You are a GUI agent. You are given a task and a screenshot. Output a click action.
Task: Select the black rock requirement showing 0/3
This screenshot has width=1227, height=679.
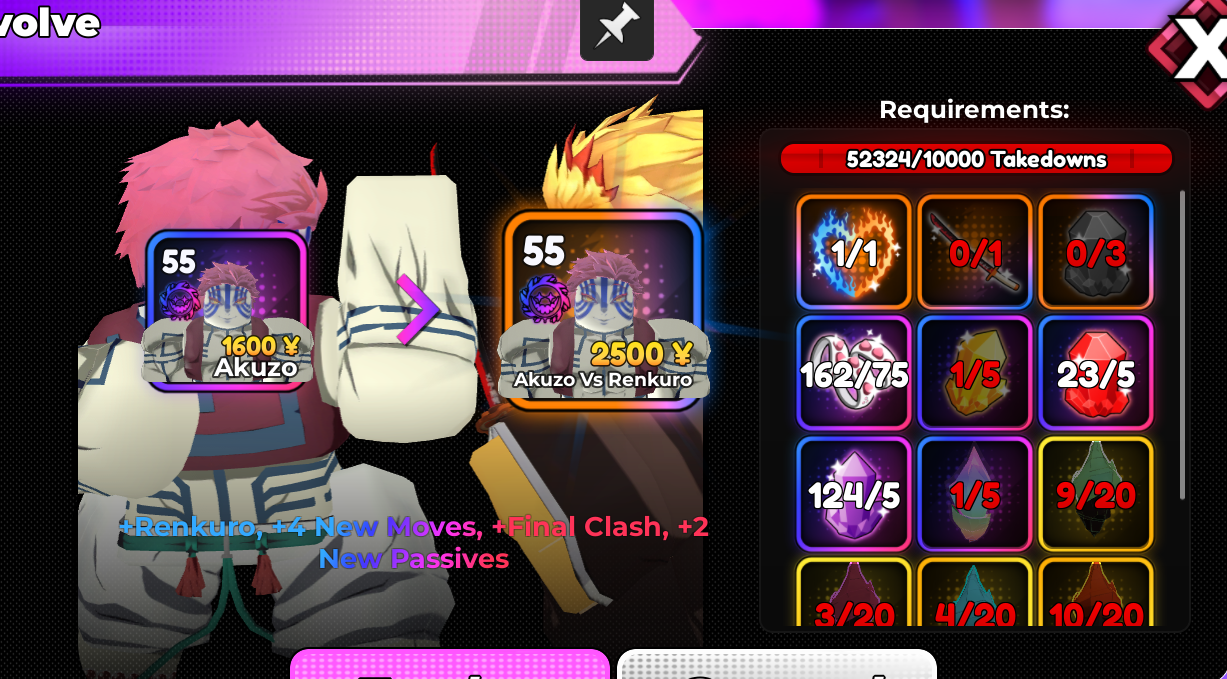1095,252
